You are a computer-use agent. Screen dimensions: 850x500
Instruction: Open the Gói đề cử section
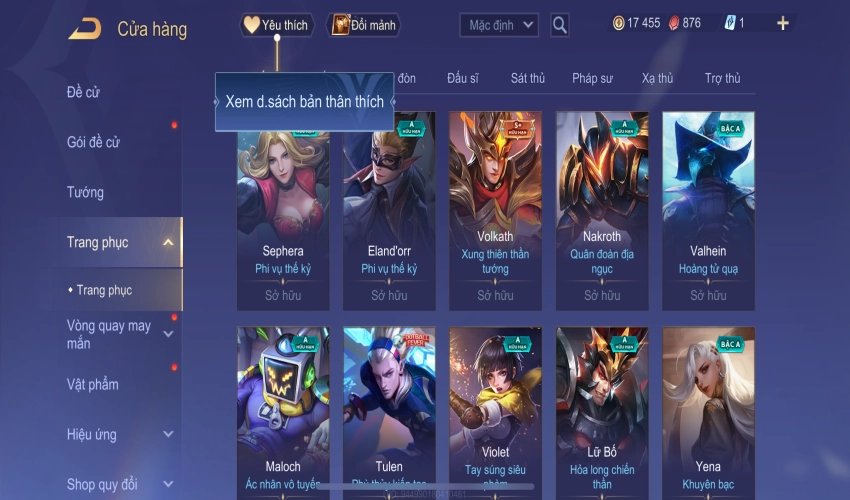pyautogui.click(x=93, y=142)
